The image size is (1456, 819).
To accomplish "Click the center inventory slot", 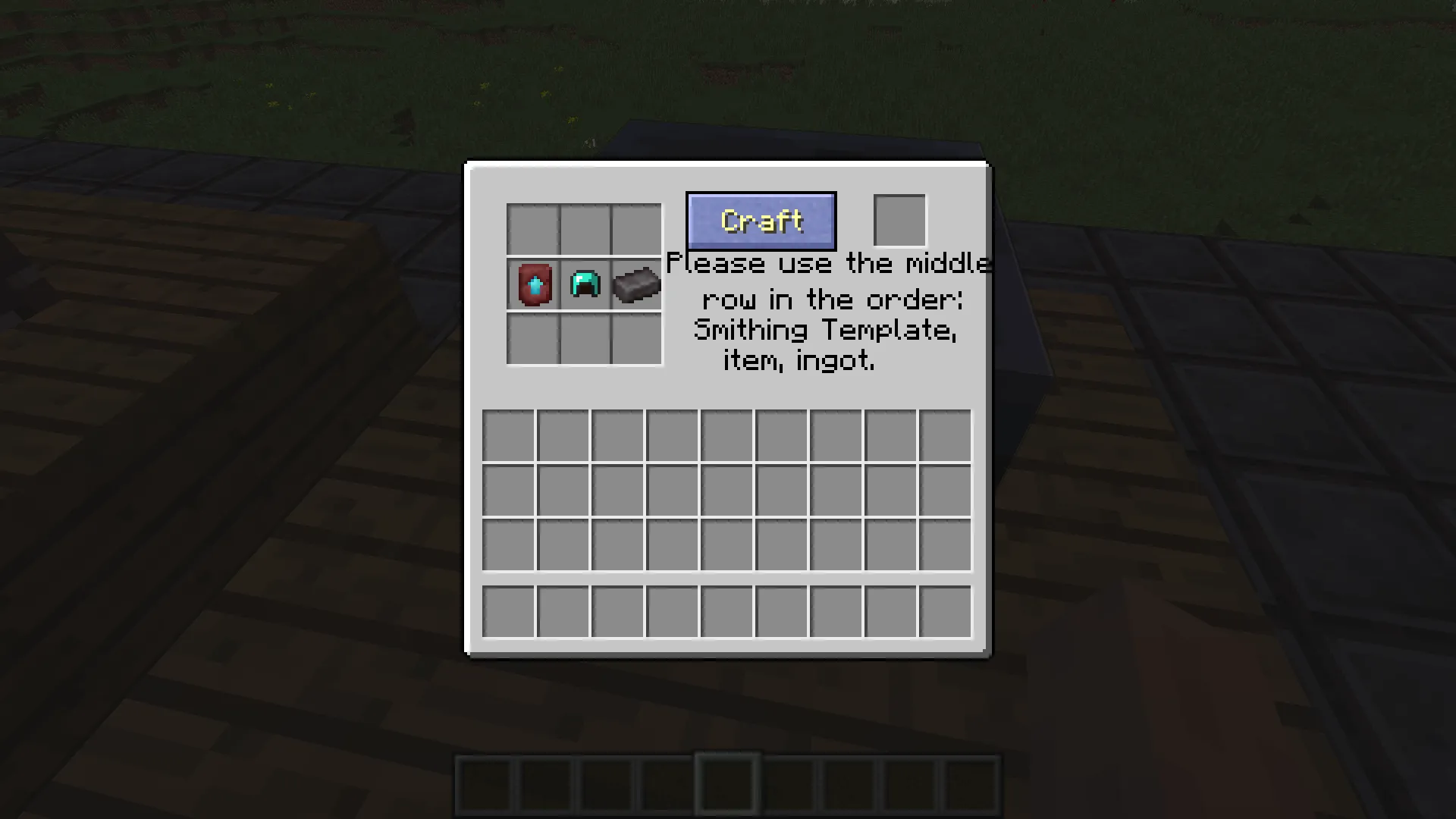I will tap(726, 490).
